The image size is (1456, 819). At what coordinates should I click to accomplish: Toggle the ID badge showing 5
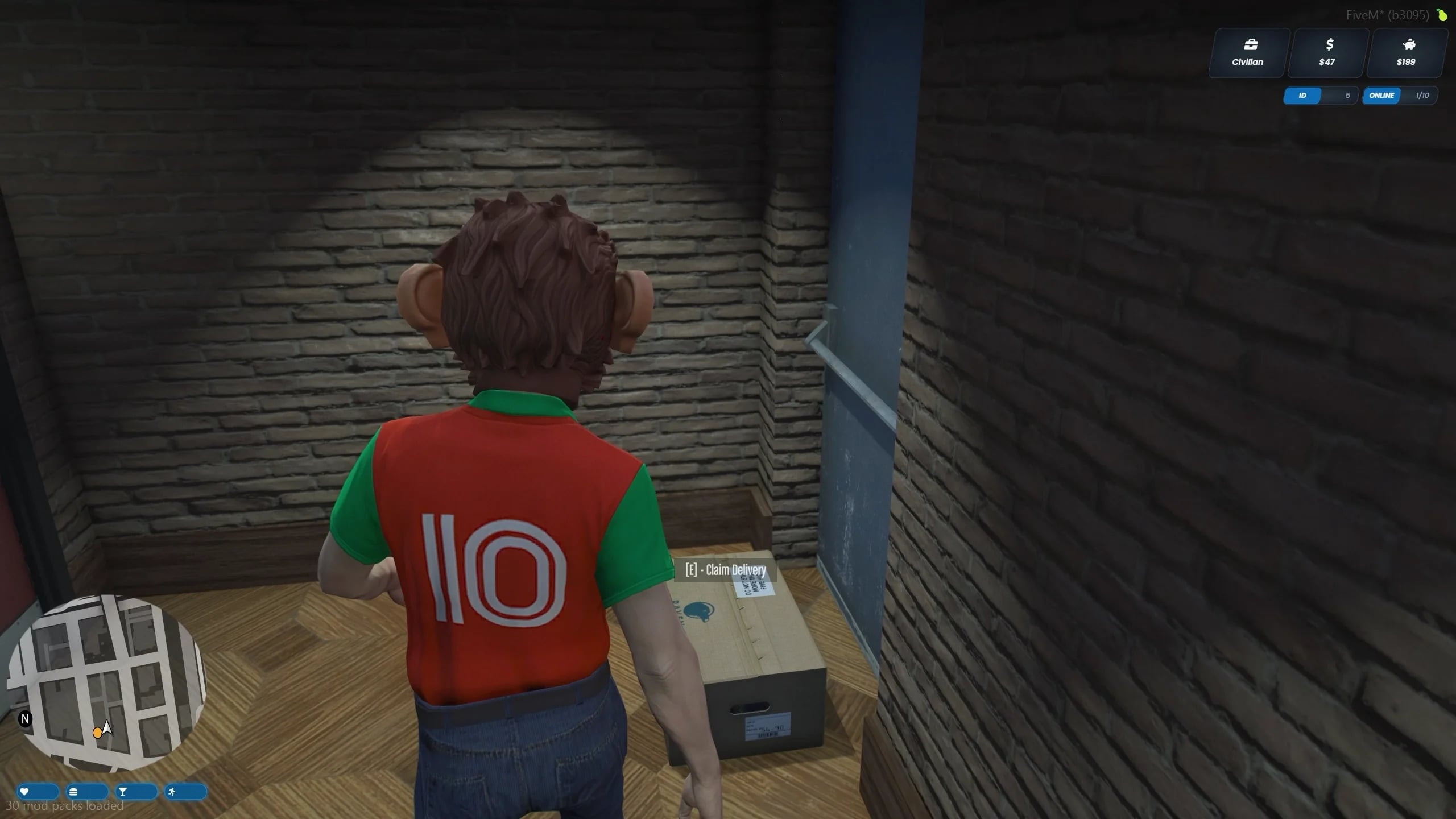tap(1321, 96)
